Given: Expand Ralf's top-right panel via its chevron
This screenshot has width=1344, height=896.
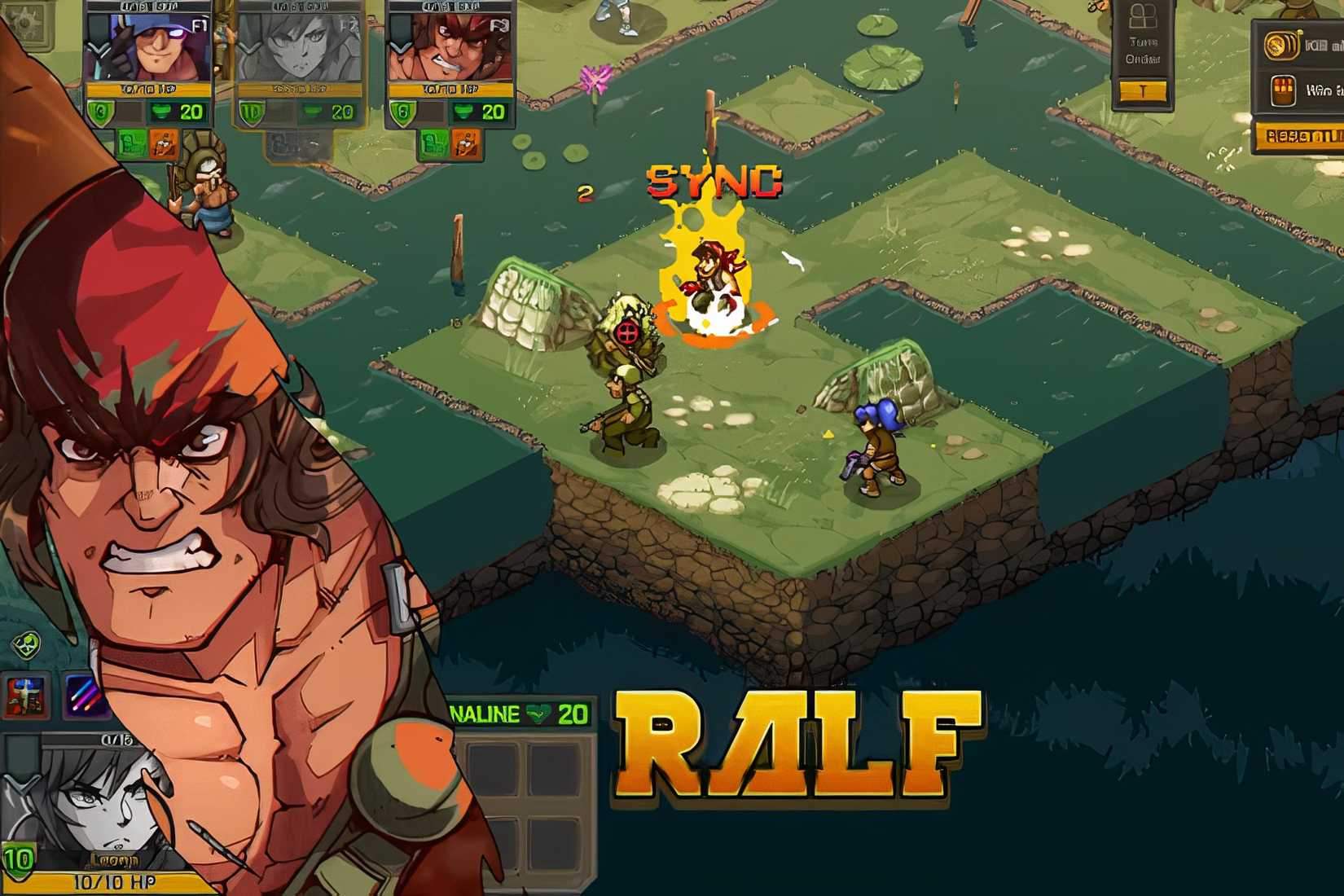Looking at the screenshot, I should (x=399, y=46).
